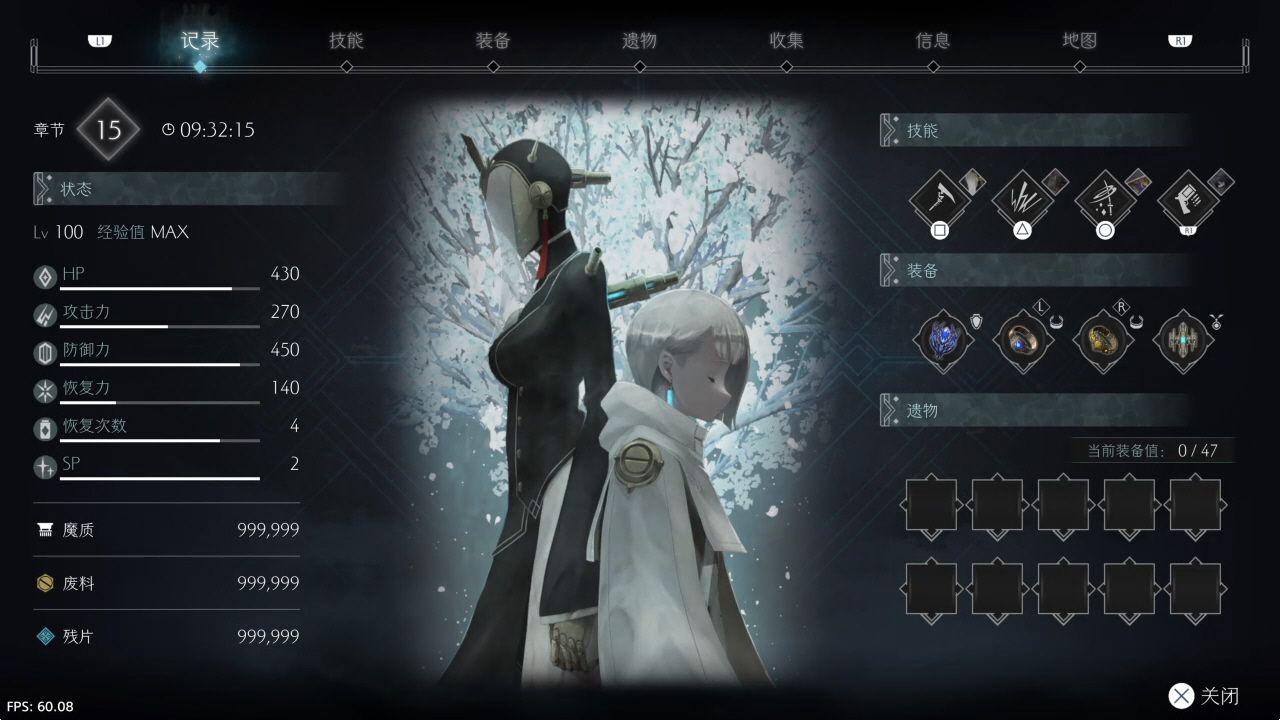Show the 信息 tab

coord(933,41)
